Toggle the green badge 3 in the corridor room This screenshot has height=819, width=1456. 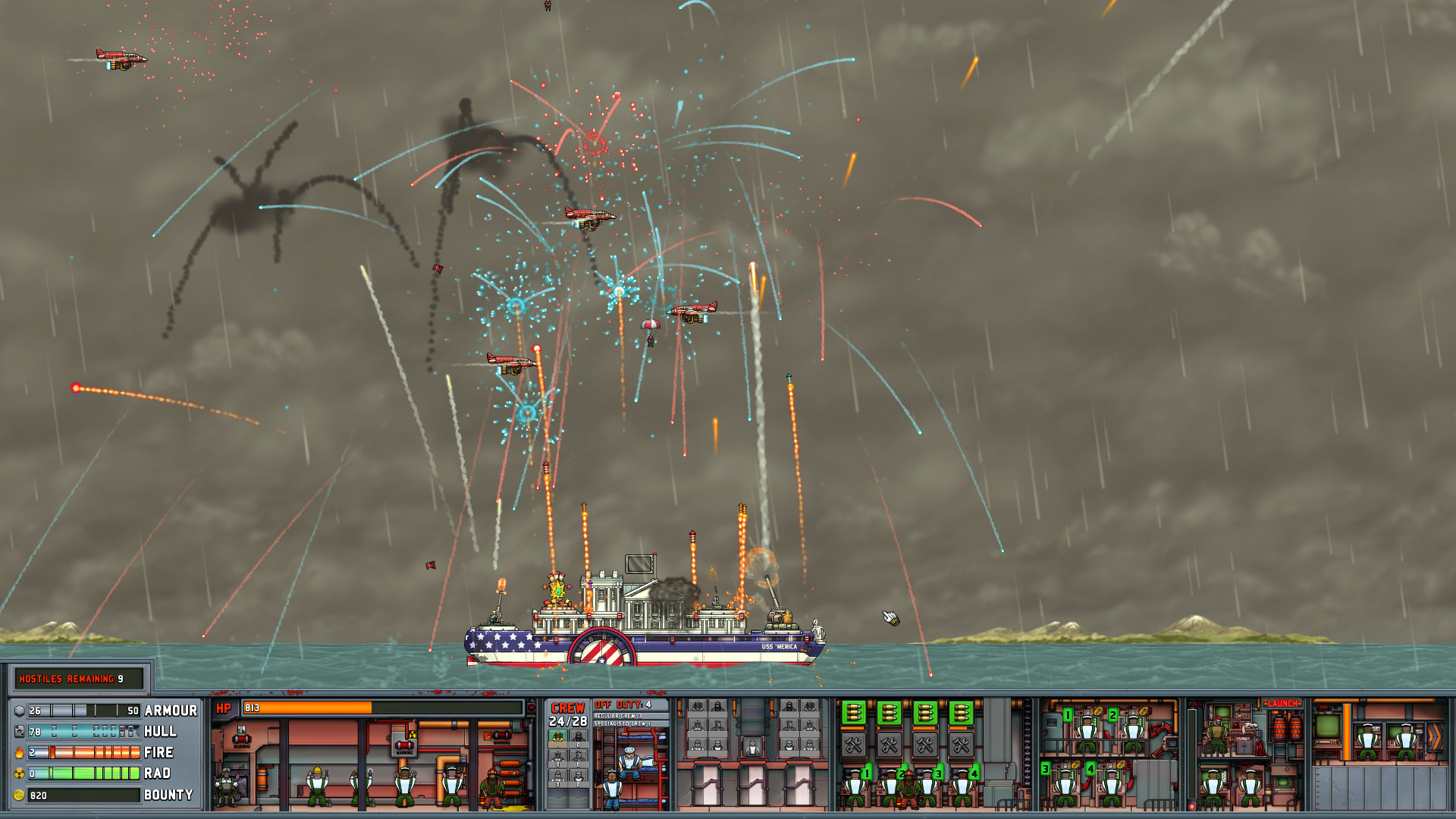(x=1045, y=768)
